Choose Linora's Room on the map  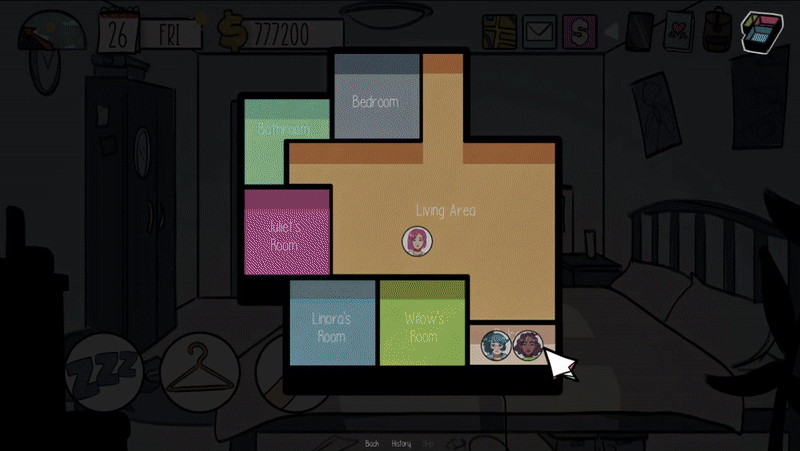coord(332,327)
